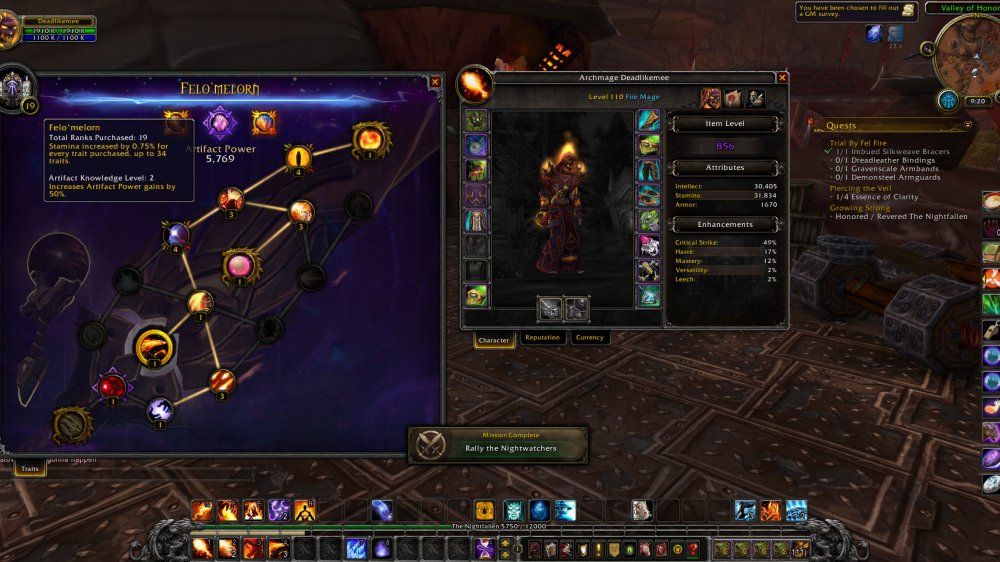Select the Character tab
The image size is (1000, 562).
click(494, 339)
